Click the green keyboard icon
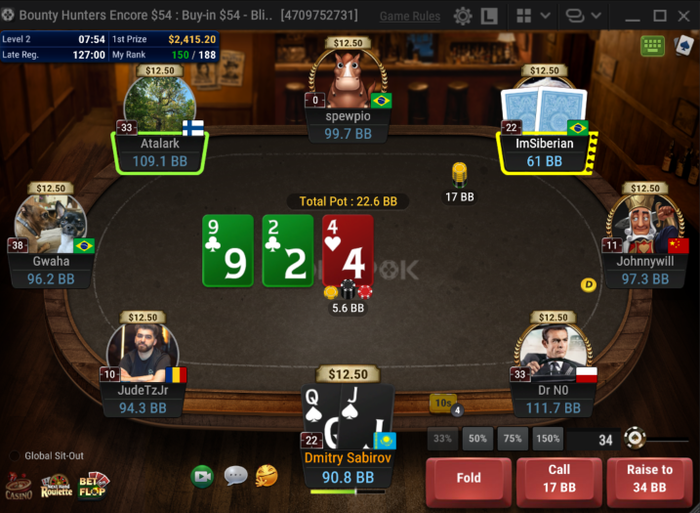 tap(653, 46)
